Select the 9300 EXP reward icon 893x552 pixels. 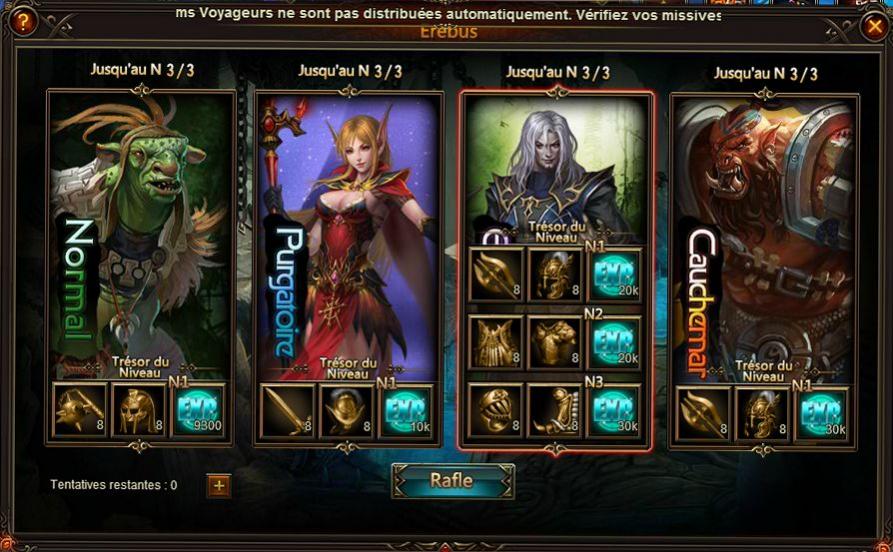tap(198, 411)
